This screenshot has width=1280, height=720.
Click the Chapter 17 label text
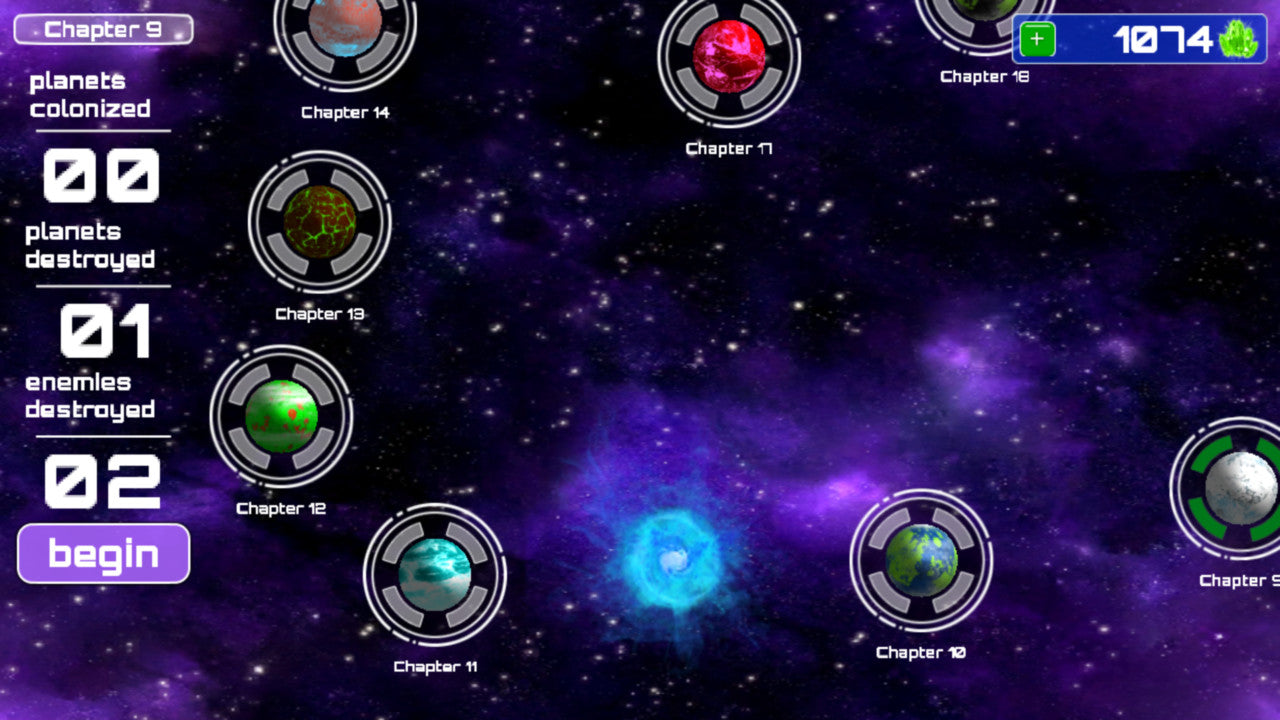pos(729,149)
